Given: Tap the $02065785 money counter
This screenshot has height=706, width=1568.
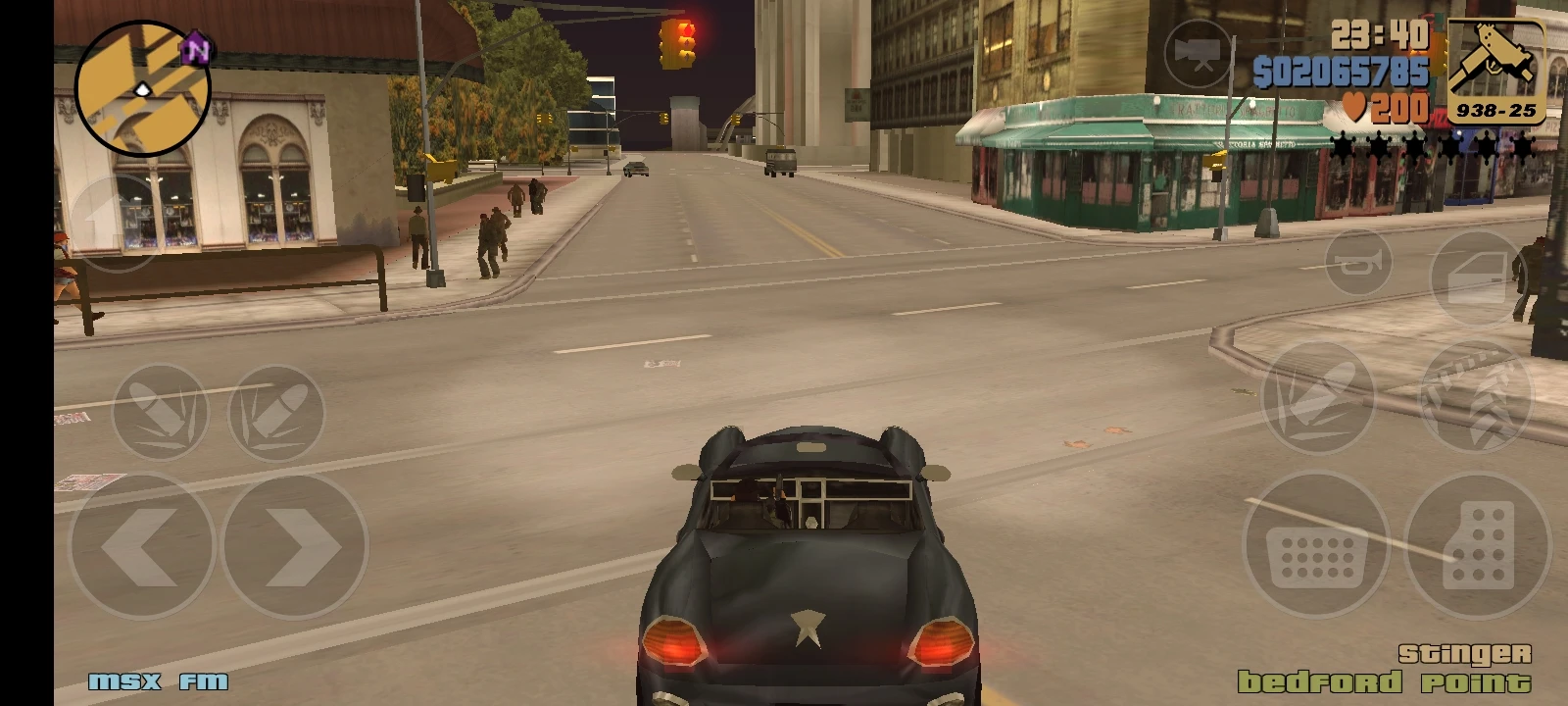Looking at the screenshot, I should click(x=1343, y=69).
